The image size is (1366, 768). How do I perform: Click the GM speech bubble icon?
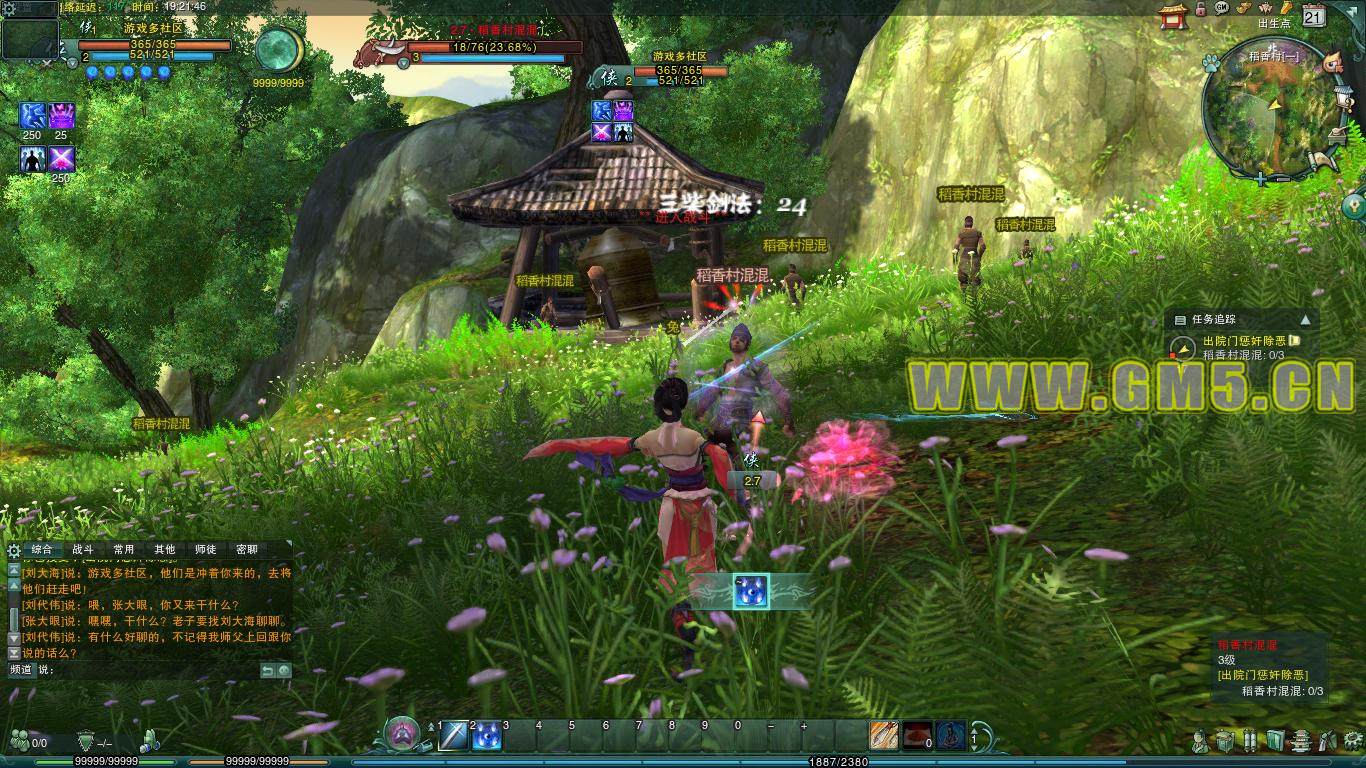tap(1221, 8)
